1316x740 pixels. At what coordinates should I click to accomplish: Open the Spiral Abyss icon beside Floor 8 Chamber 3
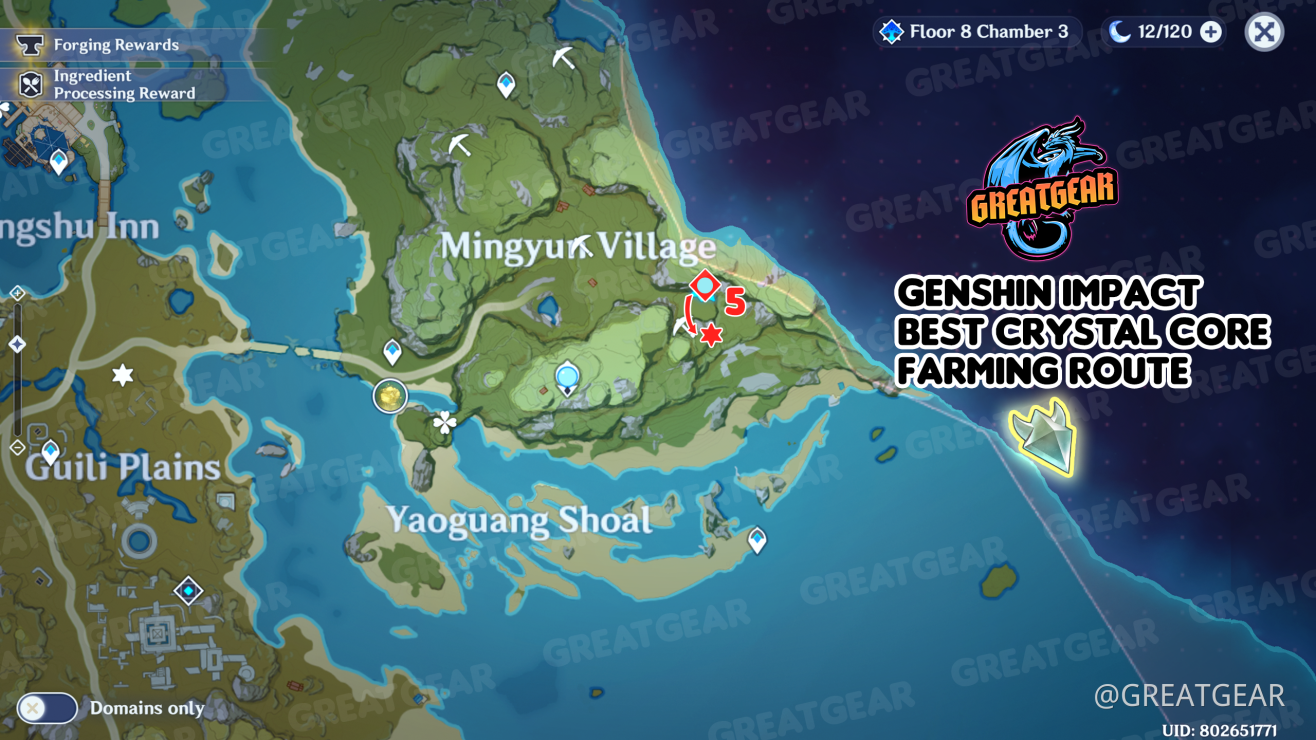click(891, 31)
